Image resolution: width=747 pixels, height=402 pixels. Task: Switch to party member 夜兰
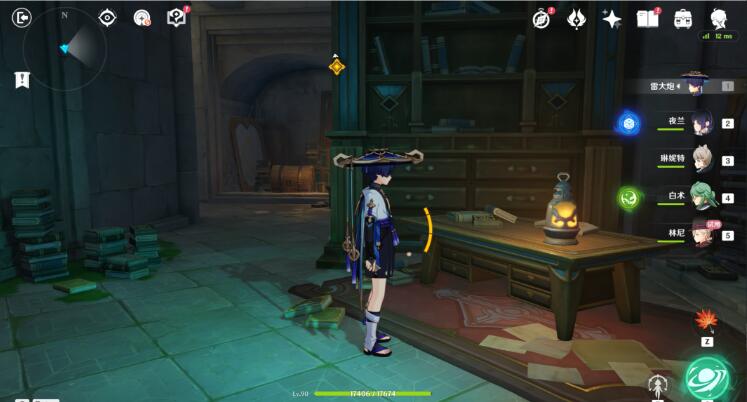click(700, 123)
